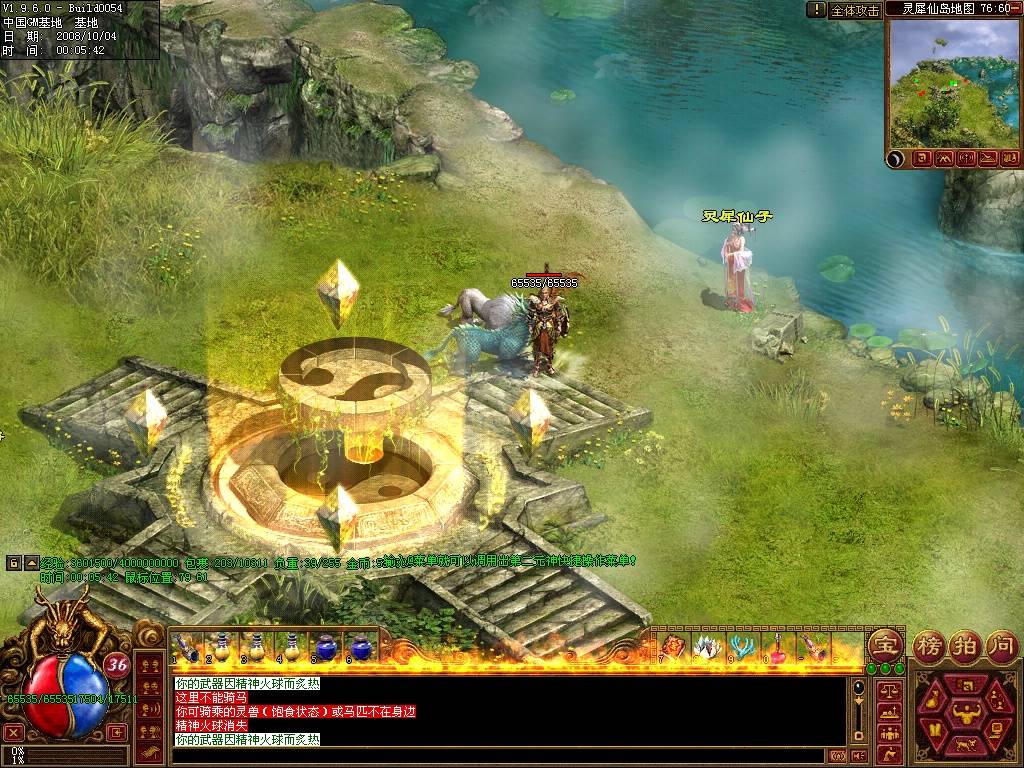
Task: Click the speaker sound button below the chat scrollbar
Action: pos(857,756)
